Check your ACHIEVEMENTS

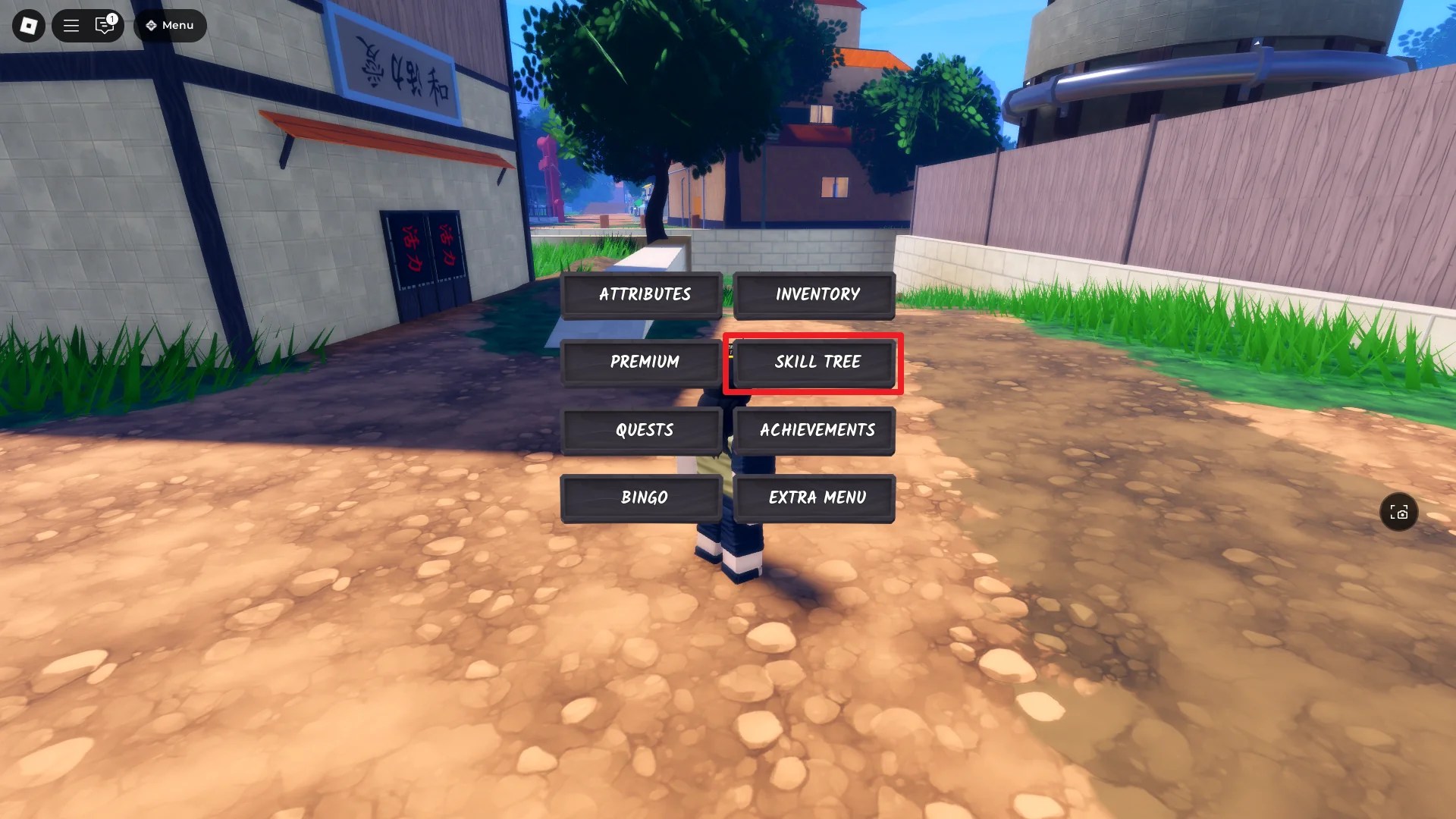[x=816, y=430]
